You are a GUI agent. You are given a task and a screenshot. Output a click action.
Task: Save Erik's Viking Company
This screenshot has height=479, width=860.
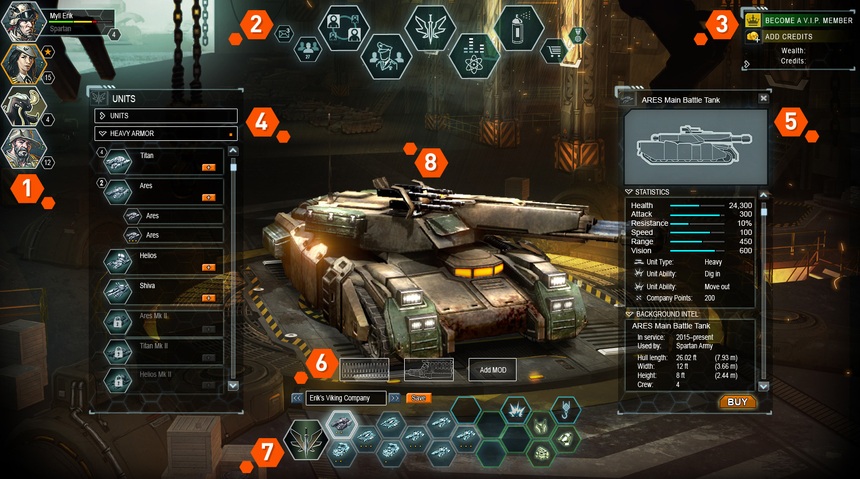(419, 398)
